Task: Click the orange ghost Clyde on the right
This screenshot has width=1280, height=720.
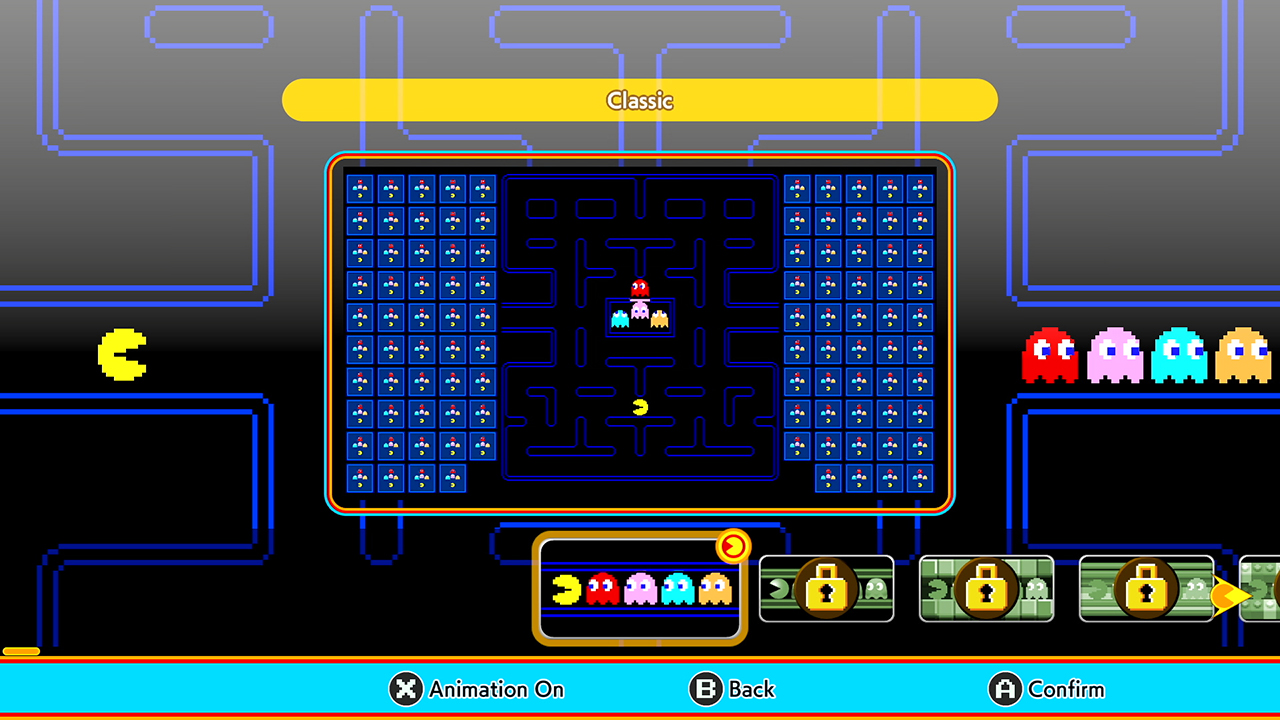Action: click(1243, 355)
